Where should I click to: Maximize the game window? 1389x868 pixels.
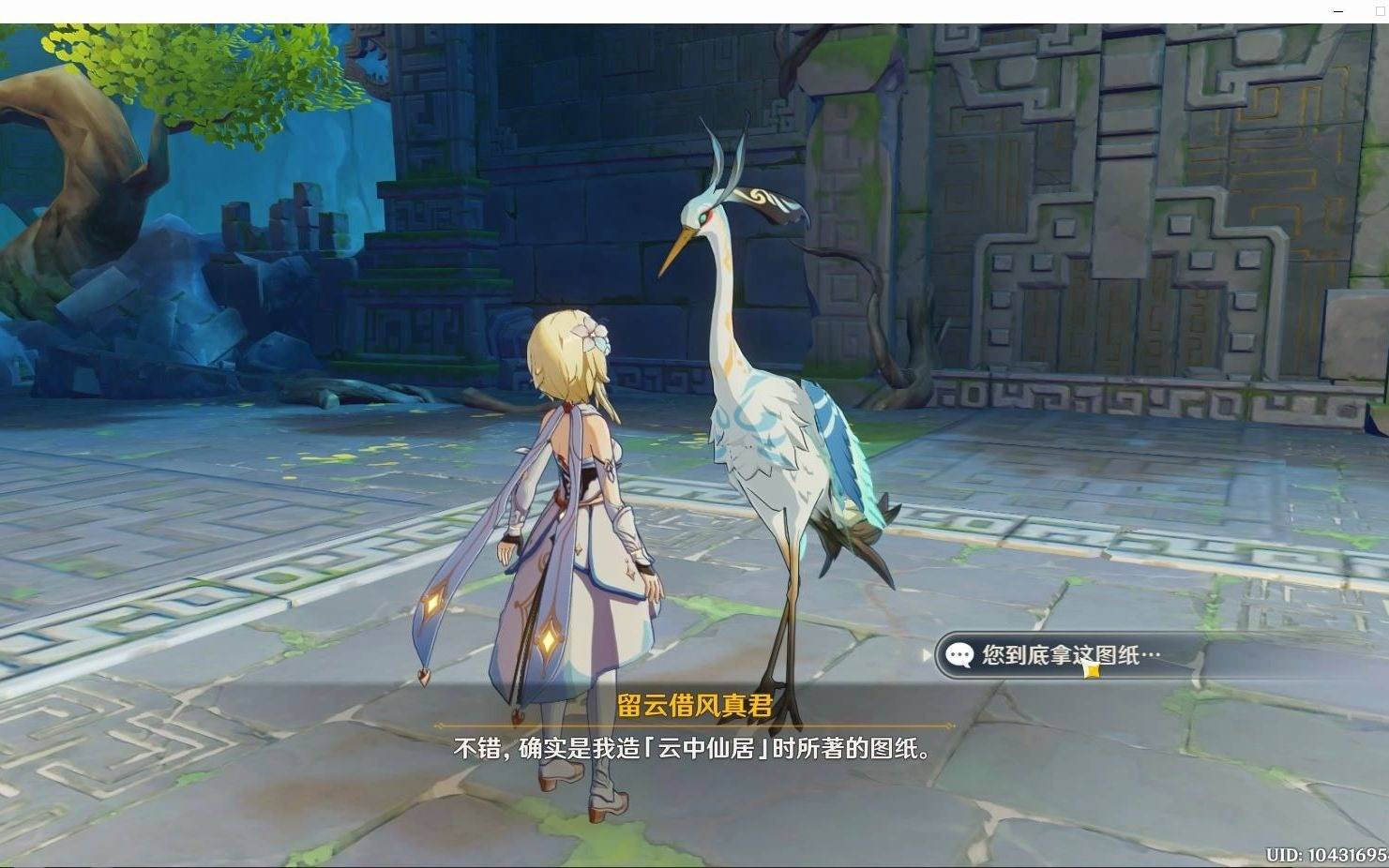pos(1381,10)
